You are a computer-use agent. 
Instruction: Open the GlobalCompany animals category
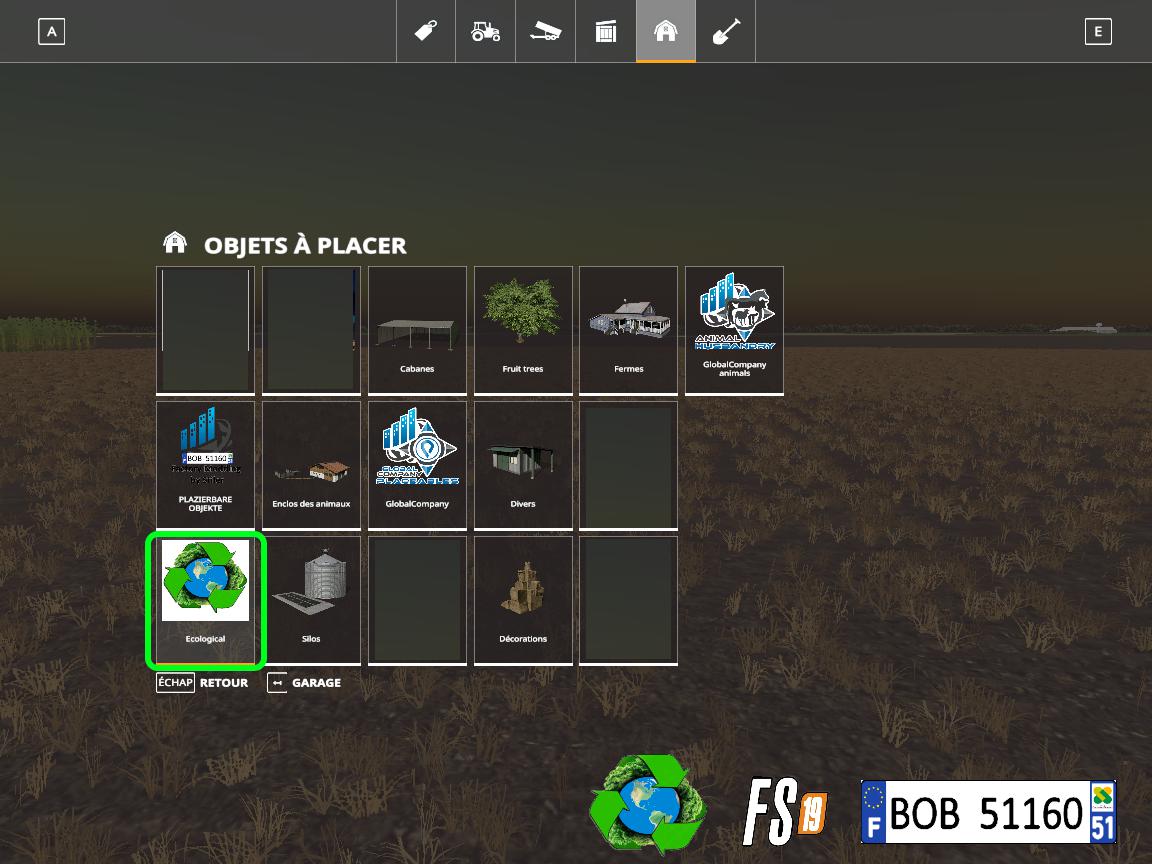[734, 330]
